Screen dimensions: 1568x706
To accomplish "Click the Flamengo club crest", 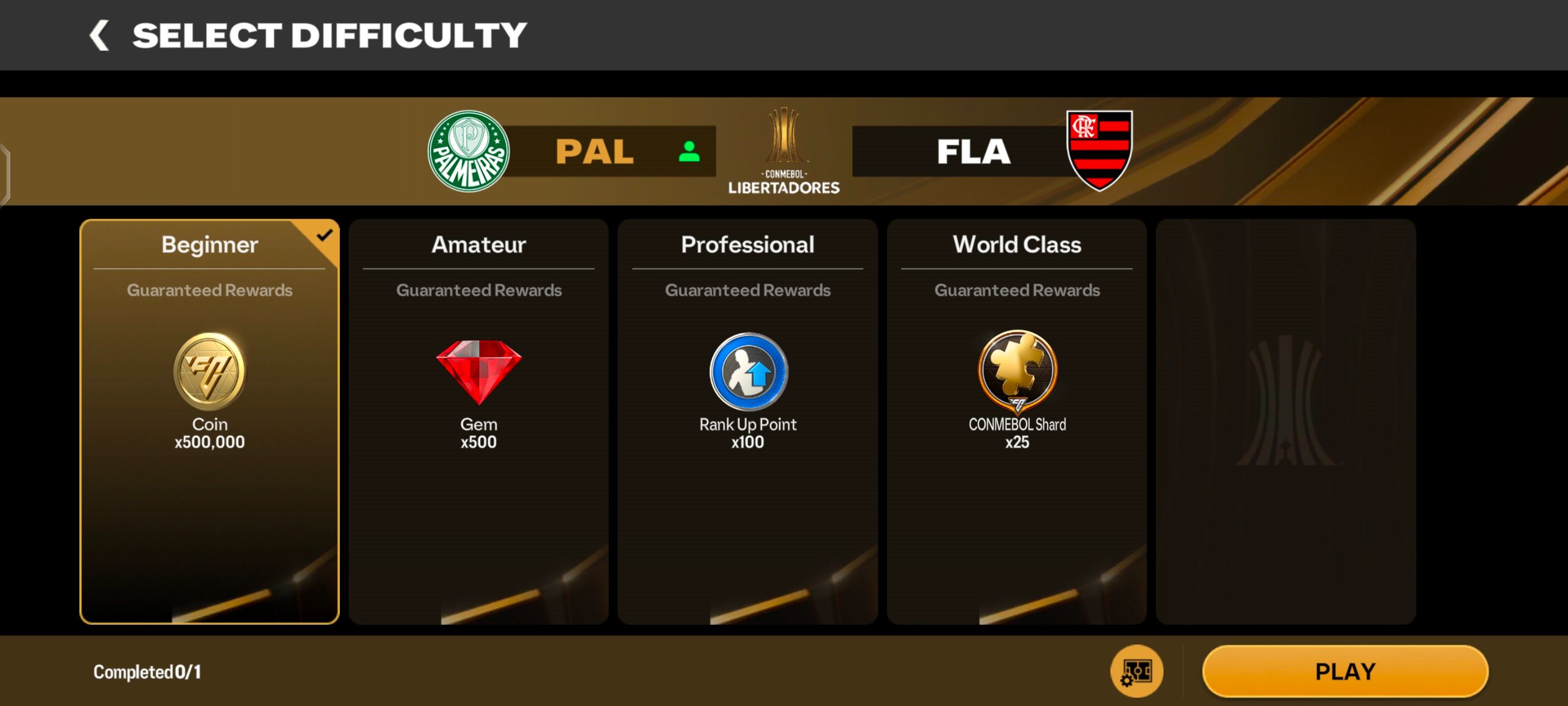I will (x=1099, y=151).
